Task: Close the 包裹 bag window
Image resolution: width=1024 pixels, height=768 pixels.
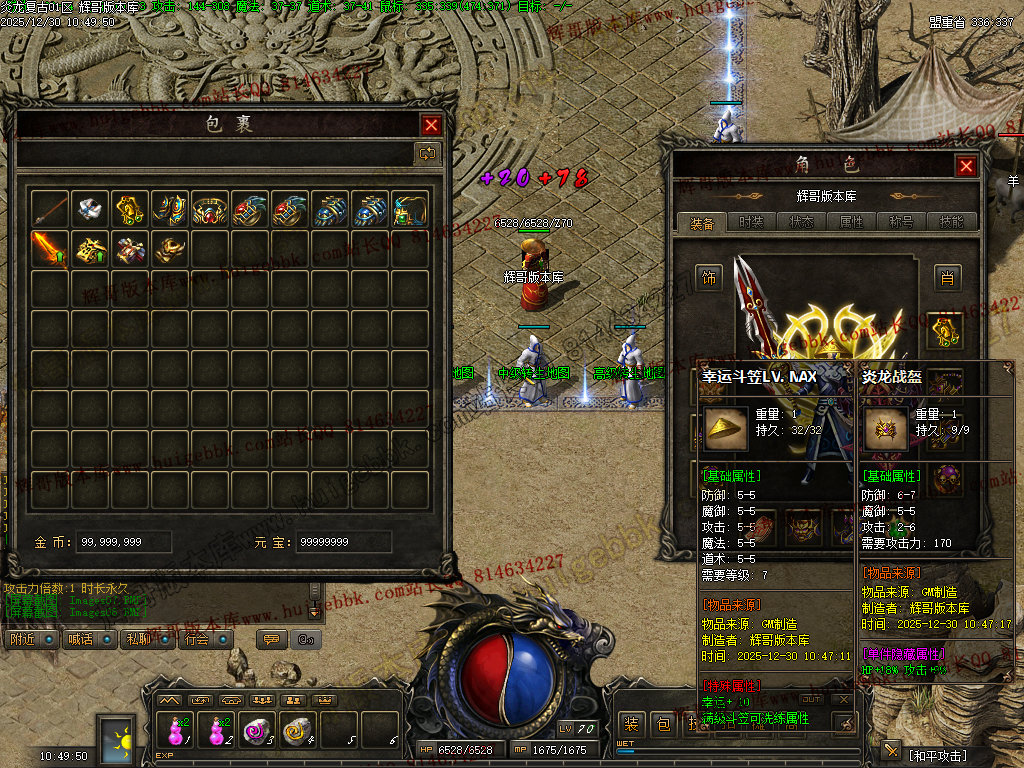Action: tap(431, 125)
